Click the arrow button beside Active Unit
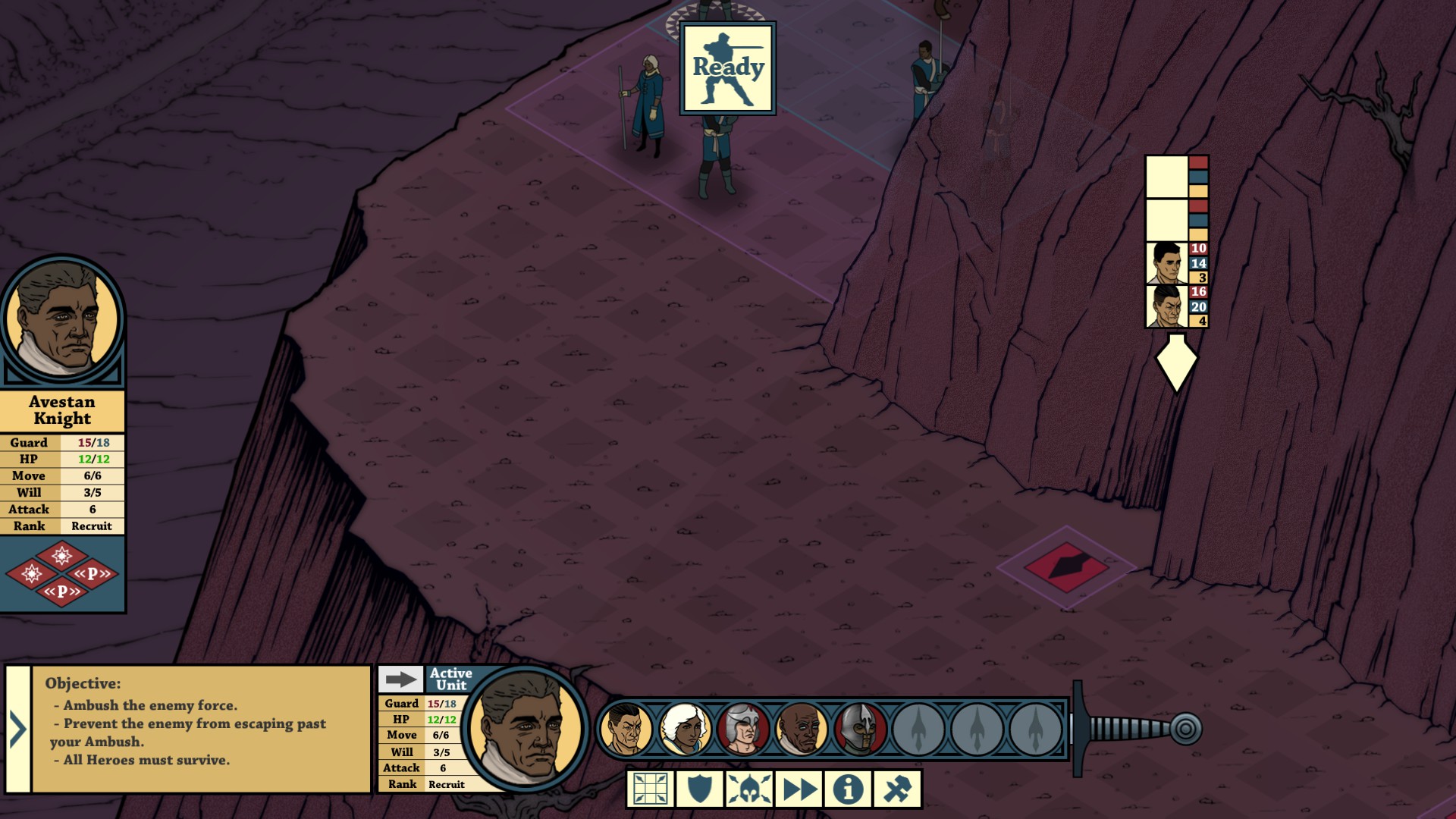This screenshot has height=819, width=1456. (x=400, y=679)
